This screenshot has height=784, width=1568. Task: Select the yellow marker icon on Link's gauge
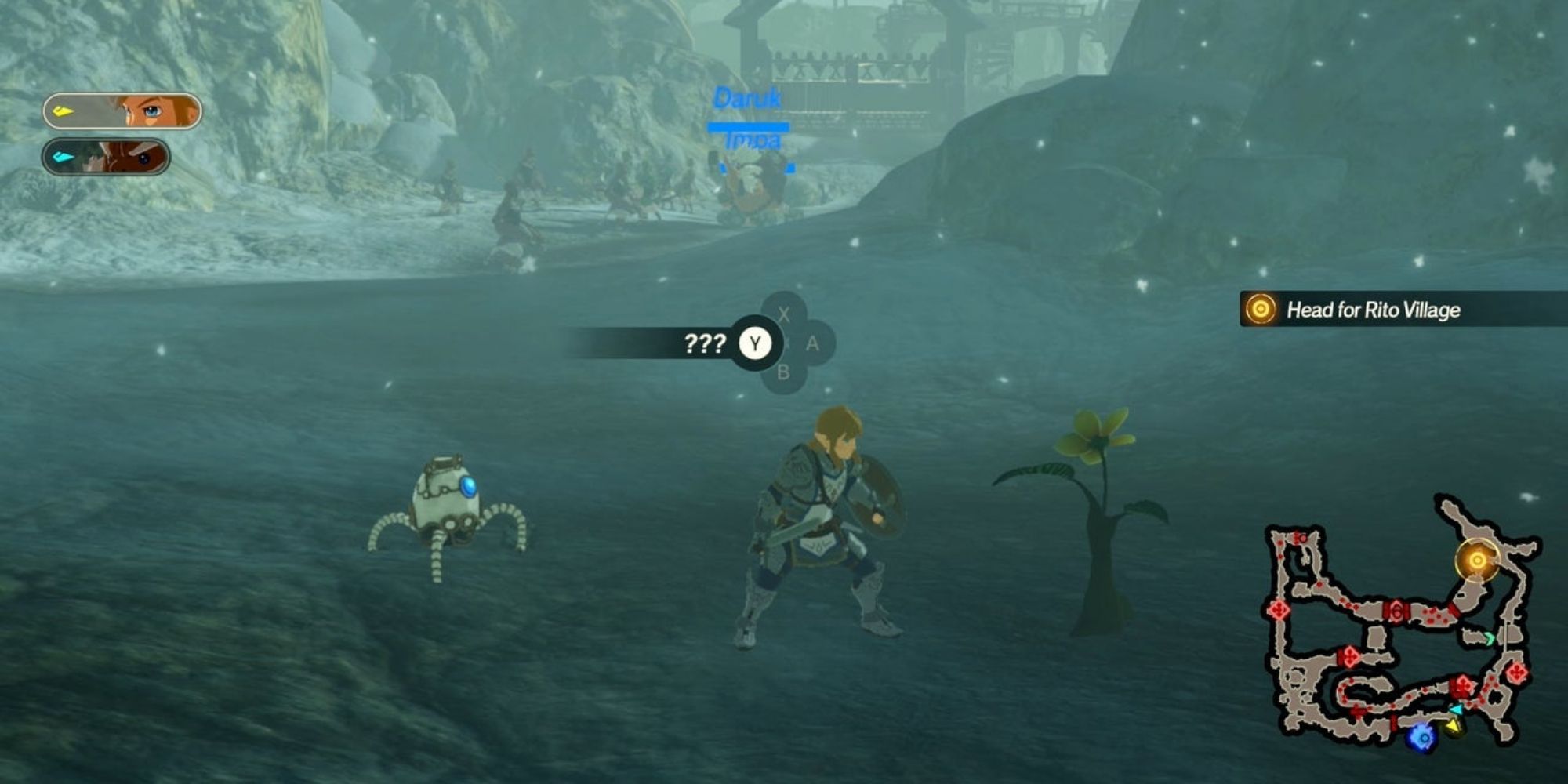(x=62, y=111)
